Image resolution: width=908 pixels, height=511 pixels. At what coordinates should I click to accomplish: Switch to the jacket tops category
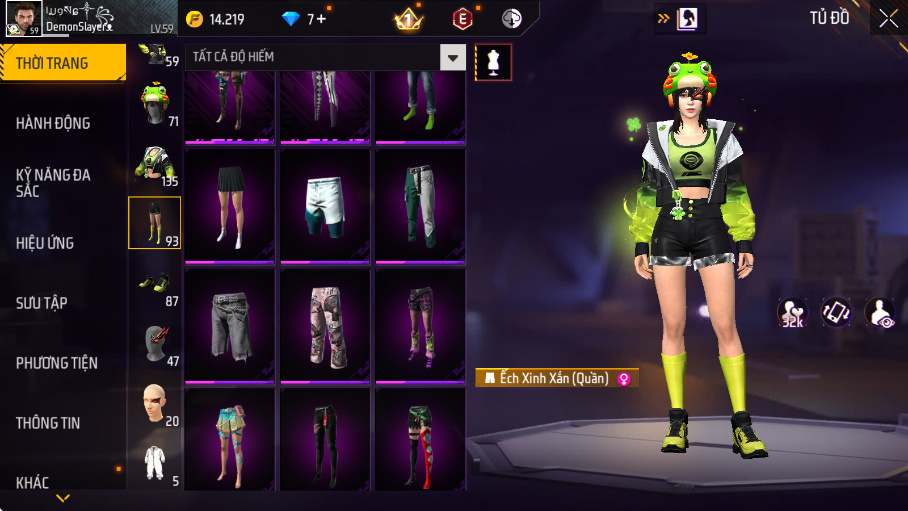154,164
